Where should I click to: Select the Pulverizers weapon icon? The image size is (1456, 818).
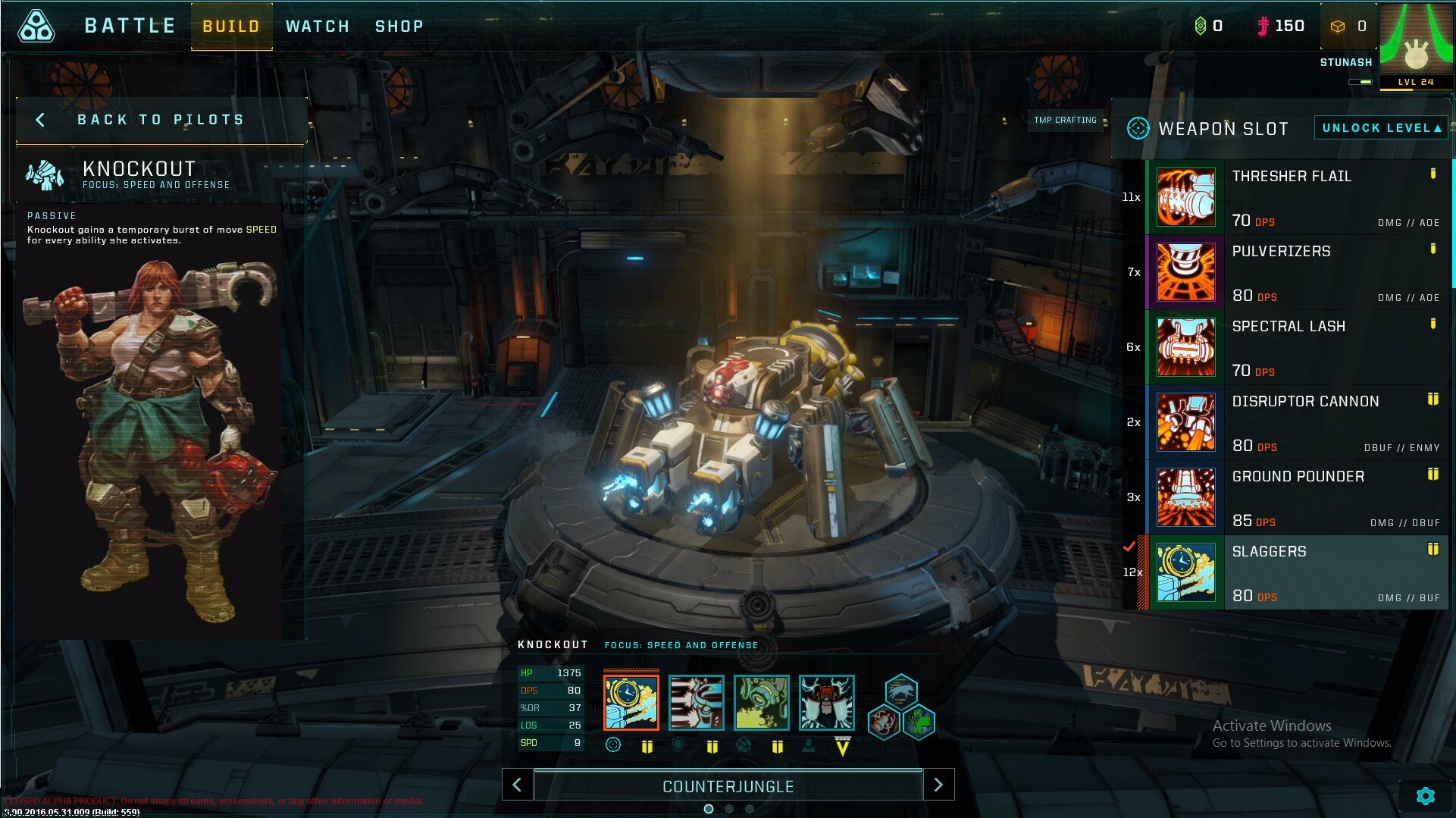coord(1186,271)
